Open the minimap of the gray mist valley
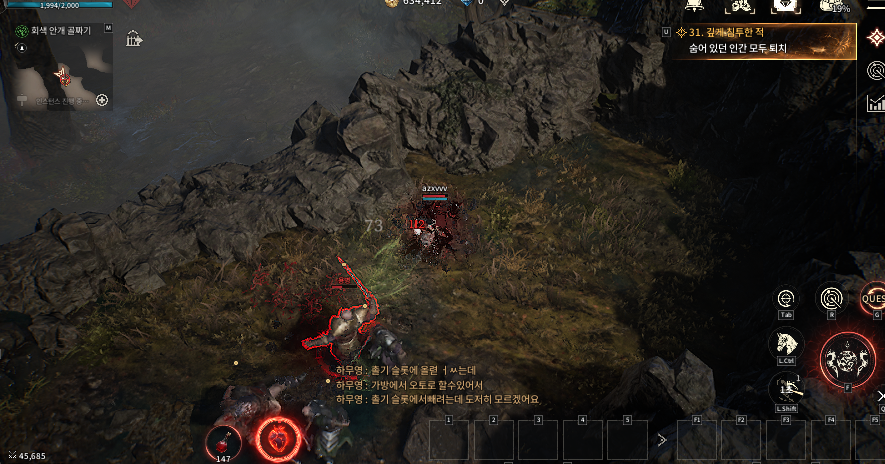This screenshot has height=464, width=885. tap(60, 71)
